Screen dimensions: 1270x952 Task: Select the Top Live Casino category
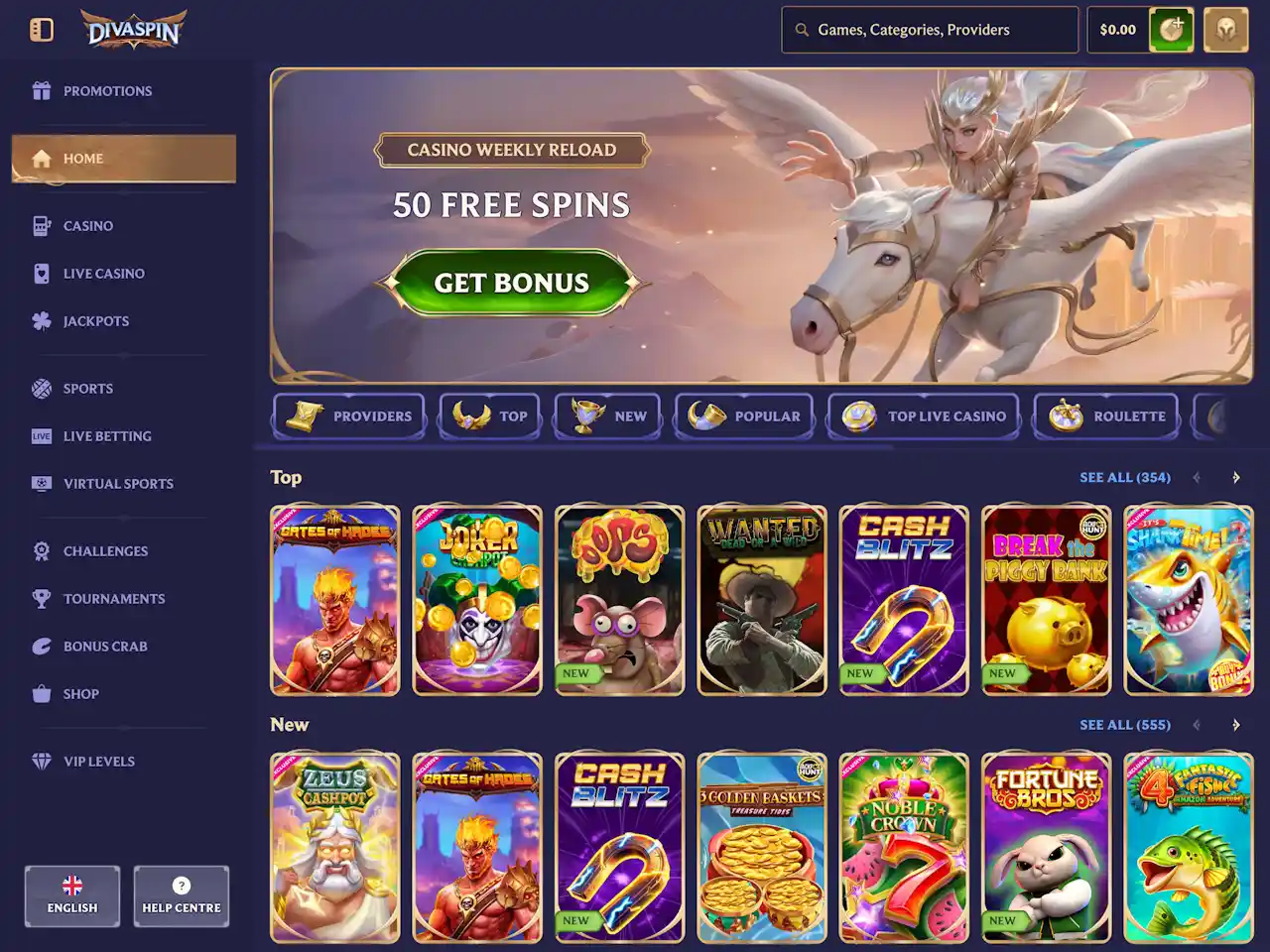pyautogui.click(x=924, y=416)
